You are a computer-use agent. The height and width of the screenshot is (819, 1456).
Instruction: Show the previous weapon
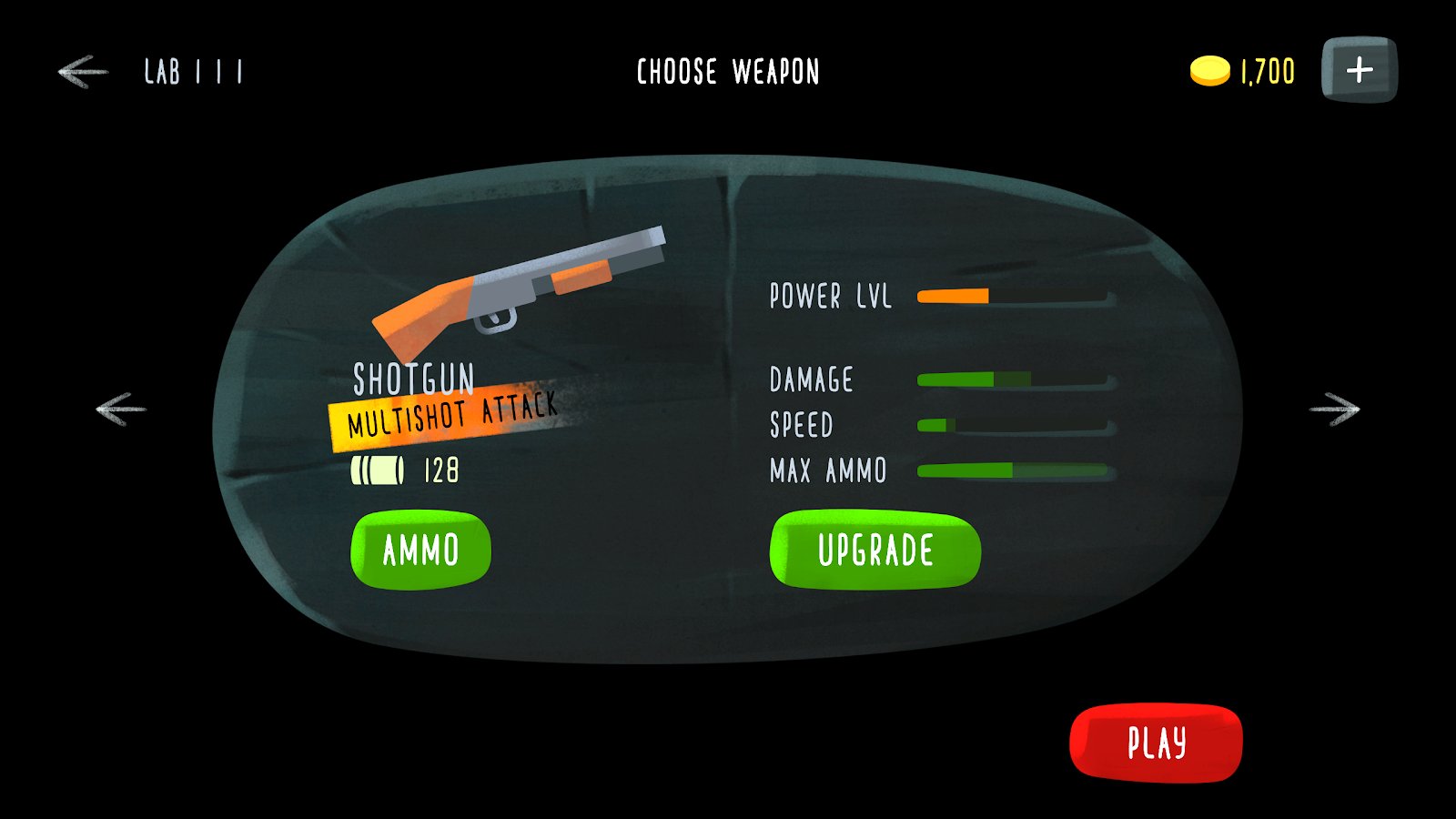pos(121,409)
